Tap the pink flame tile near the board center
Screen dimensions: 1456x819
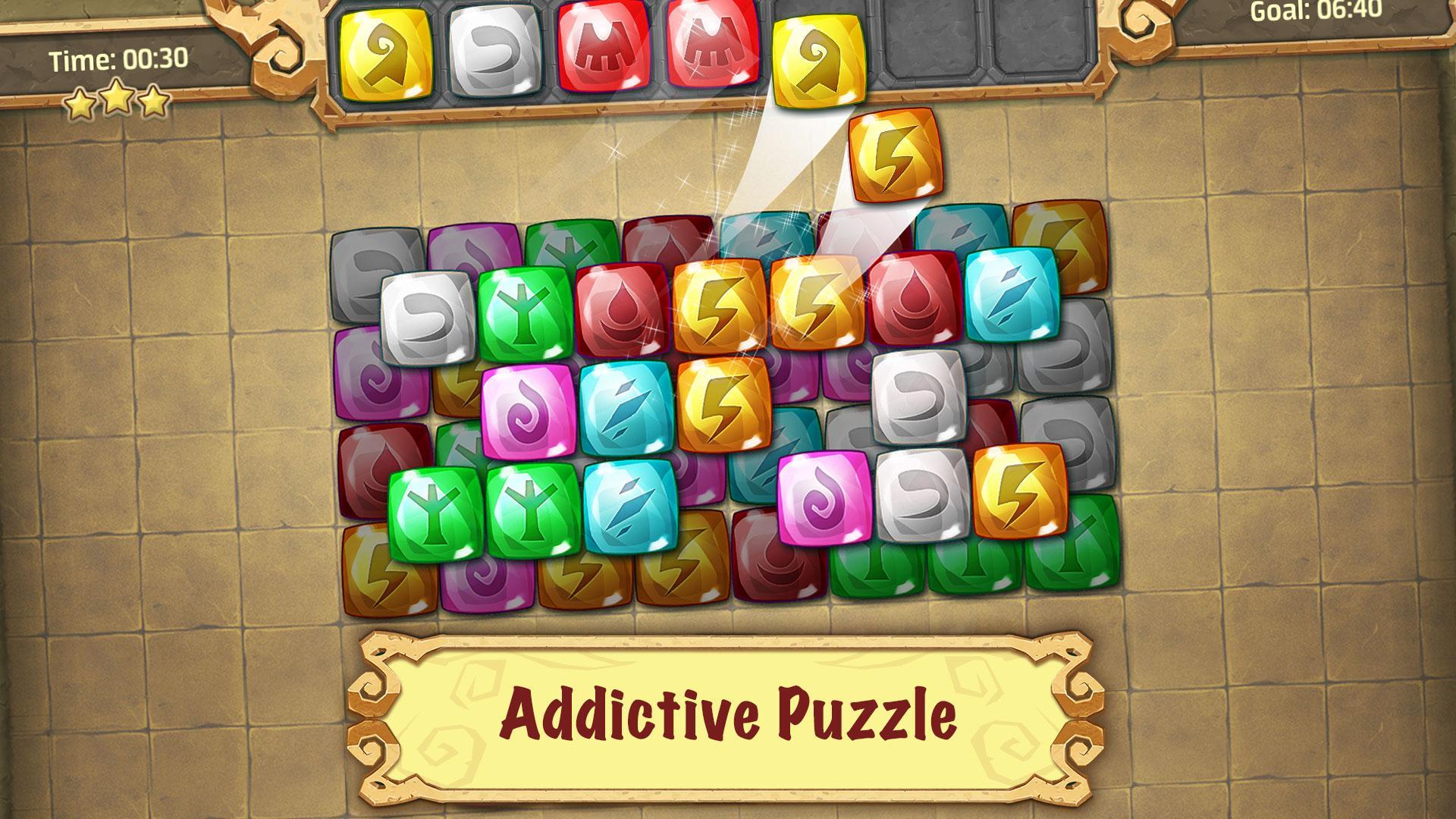[526, 408]
